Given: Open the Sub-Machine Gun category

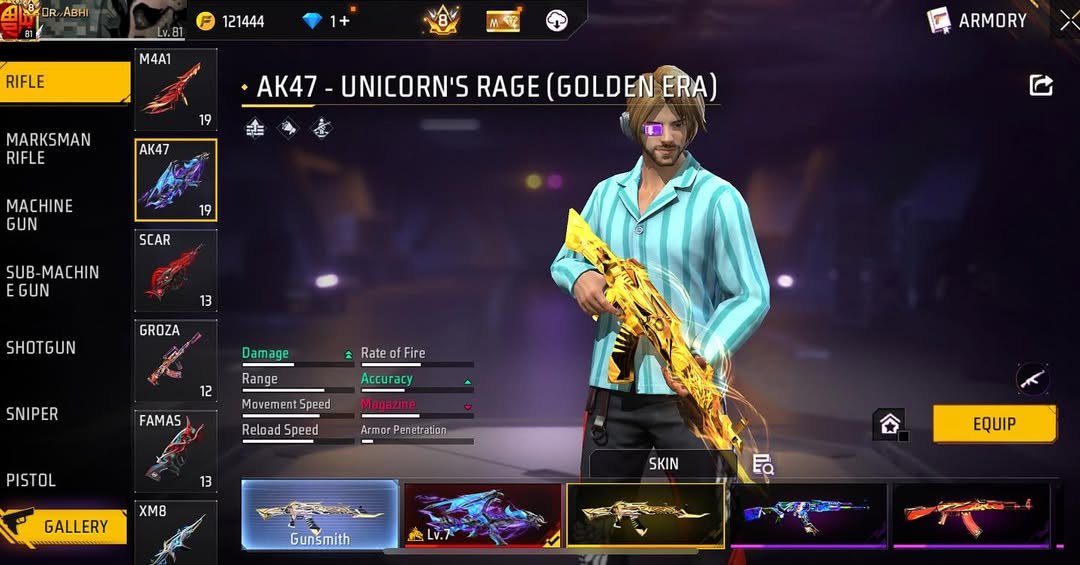Looking at the screenshot, I should tap(52, 281).
